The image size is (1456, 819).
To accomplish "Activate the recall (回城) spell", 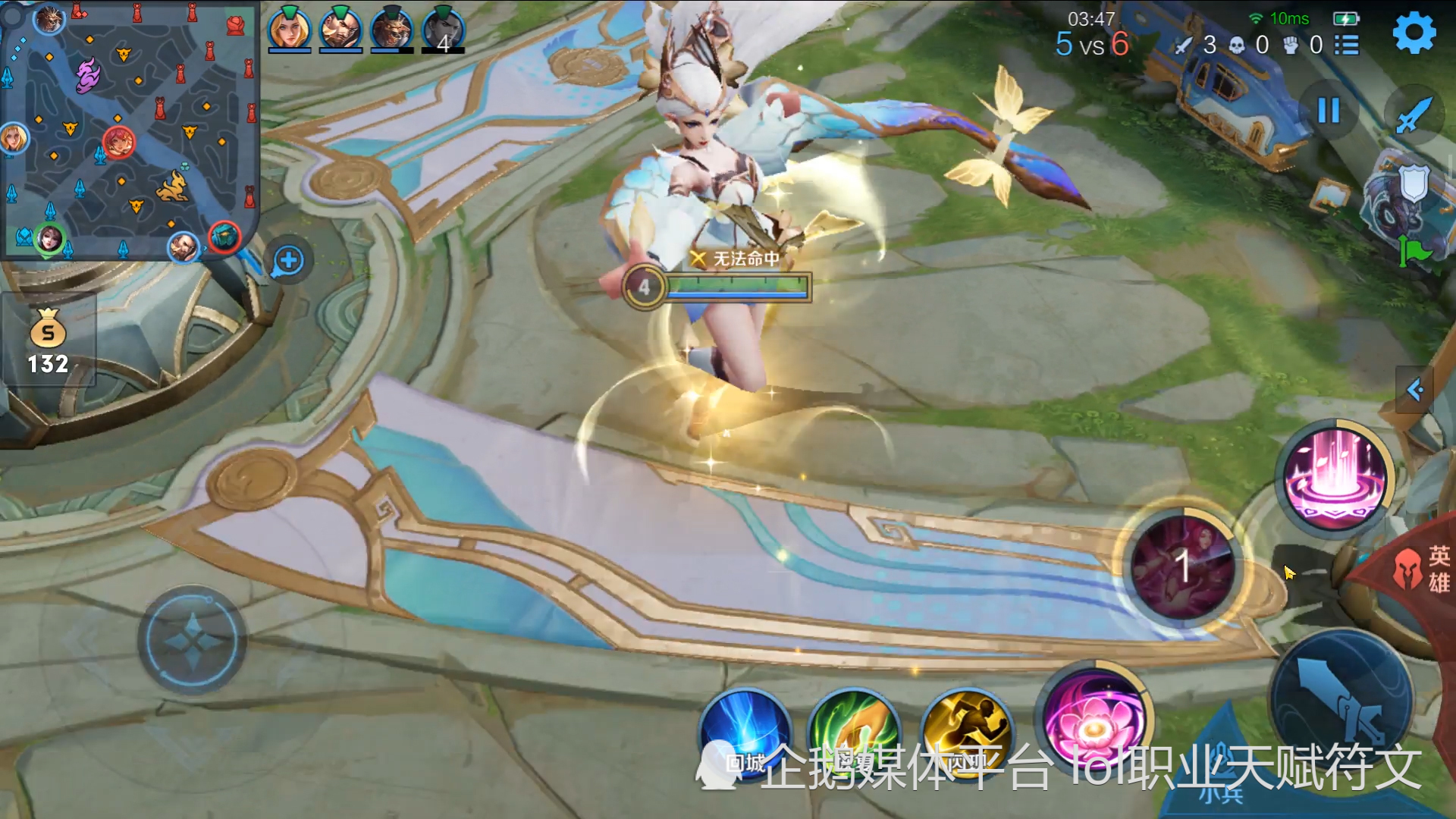I will (x=745, y=732).
